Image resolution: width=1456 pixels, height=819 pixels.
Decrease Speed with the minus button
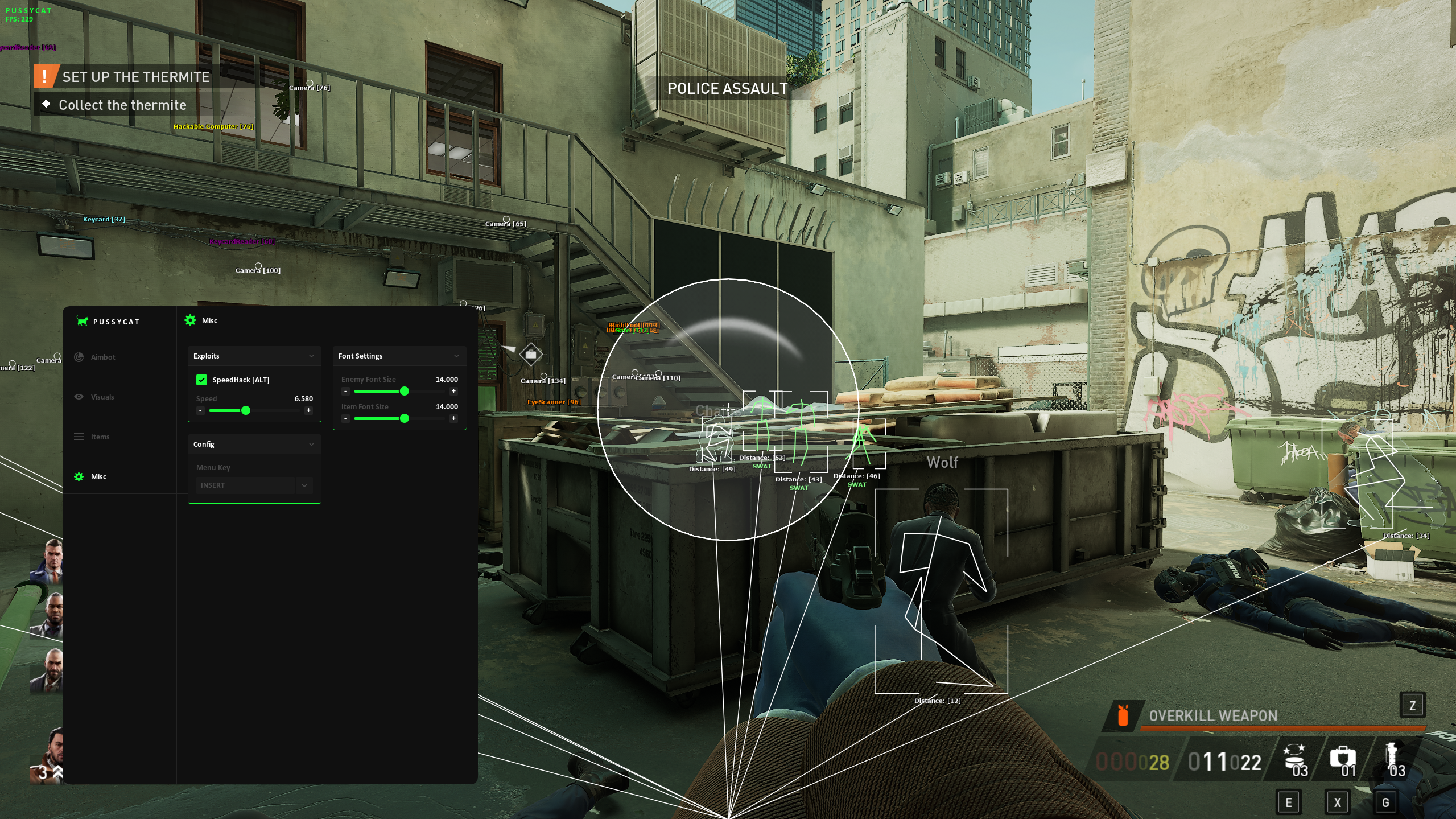[200, 410]
